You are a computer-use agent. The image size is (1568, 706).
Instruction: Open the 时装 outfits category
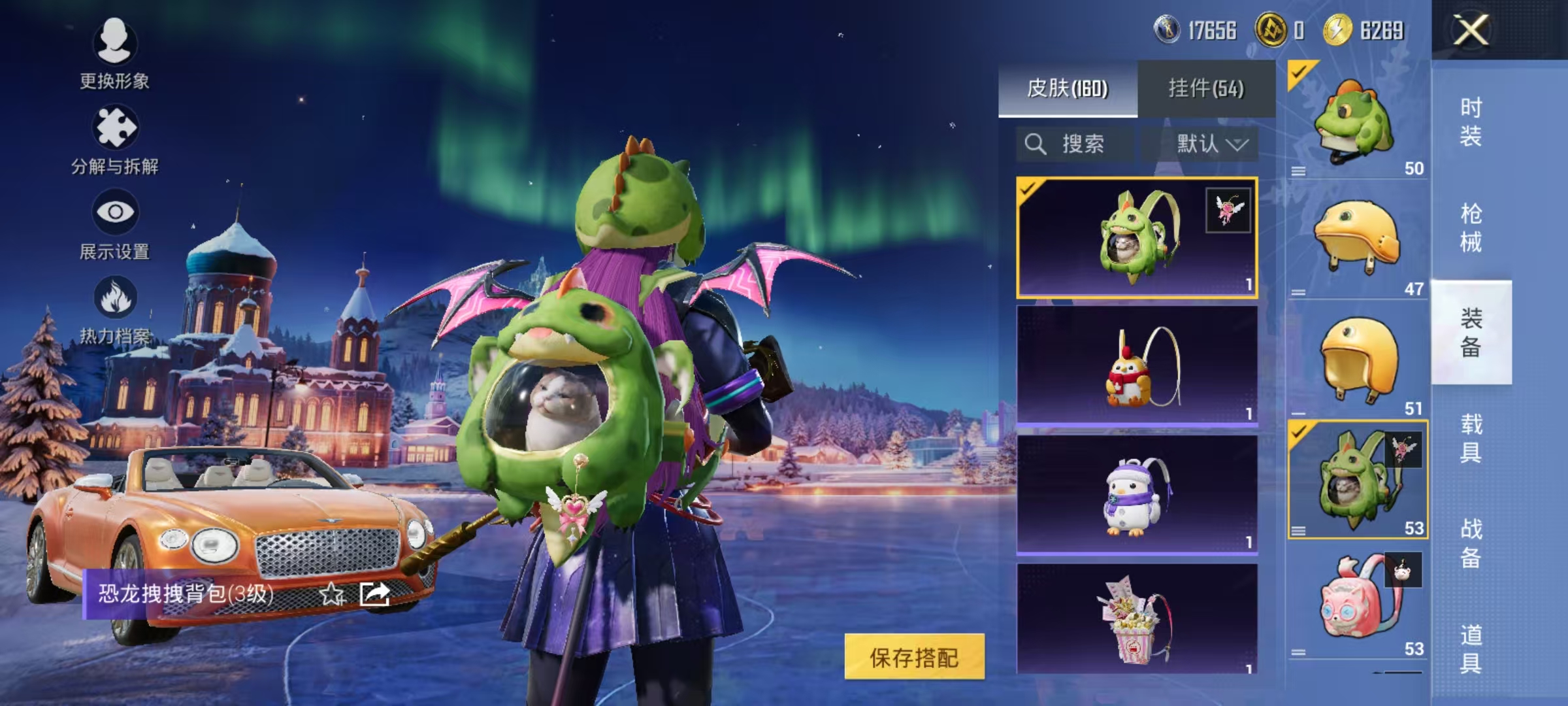pyautogui.click(x=1471, y=122)
